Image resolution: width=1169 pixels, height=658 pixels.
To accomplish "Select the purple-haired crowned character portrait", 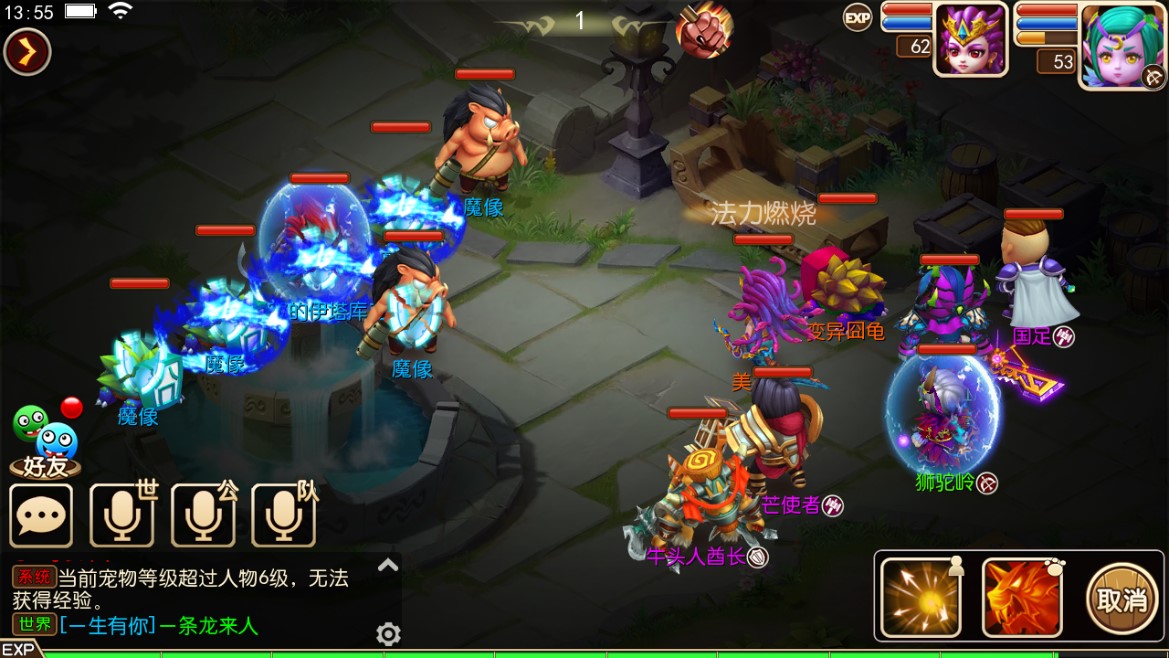I will pos(970,40).
